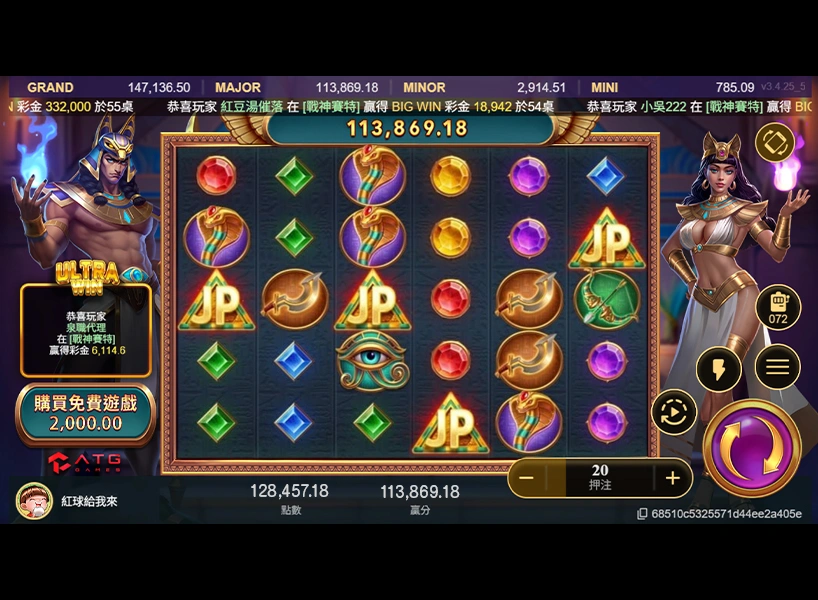Viewport: 818px width, 600px height.
Task: Rotate the screen orientation
Action: (x=774, y=143)
